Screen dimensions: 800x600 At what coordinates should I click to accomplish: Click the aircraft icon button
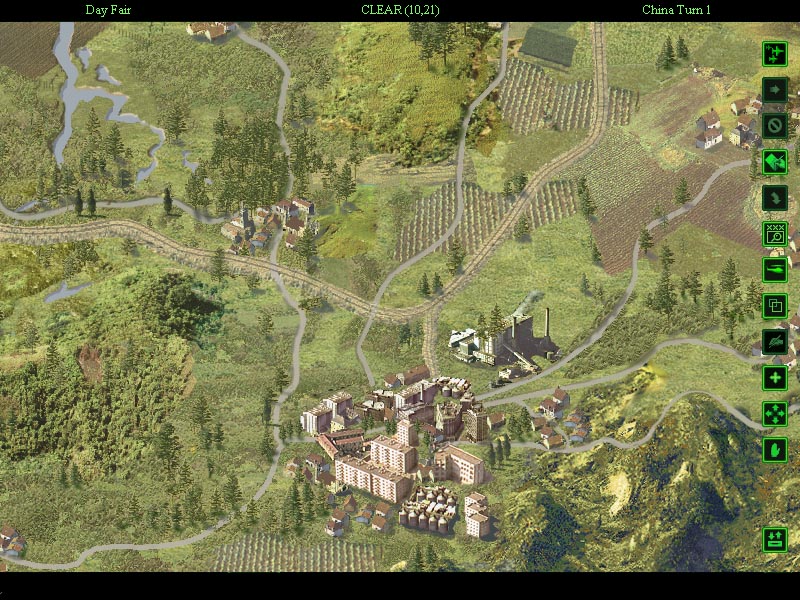[775, 54]
